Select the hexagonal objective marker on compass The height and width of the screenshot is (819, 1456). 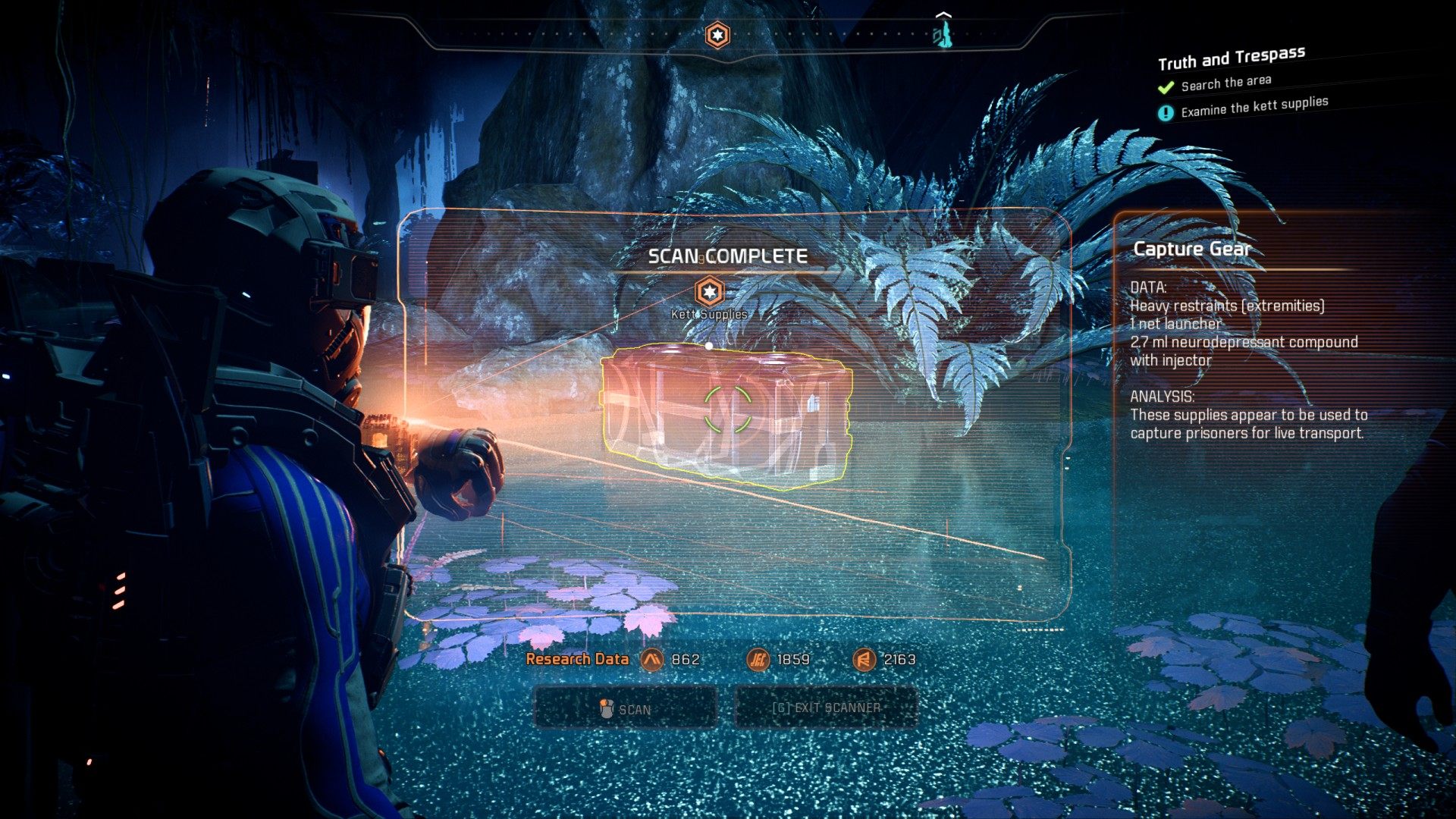pyautogui.click(x=717, y=35)
